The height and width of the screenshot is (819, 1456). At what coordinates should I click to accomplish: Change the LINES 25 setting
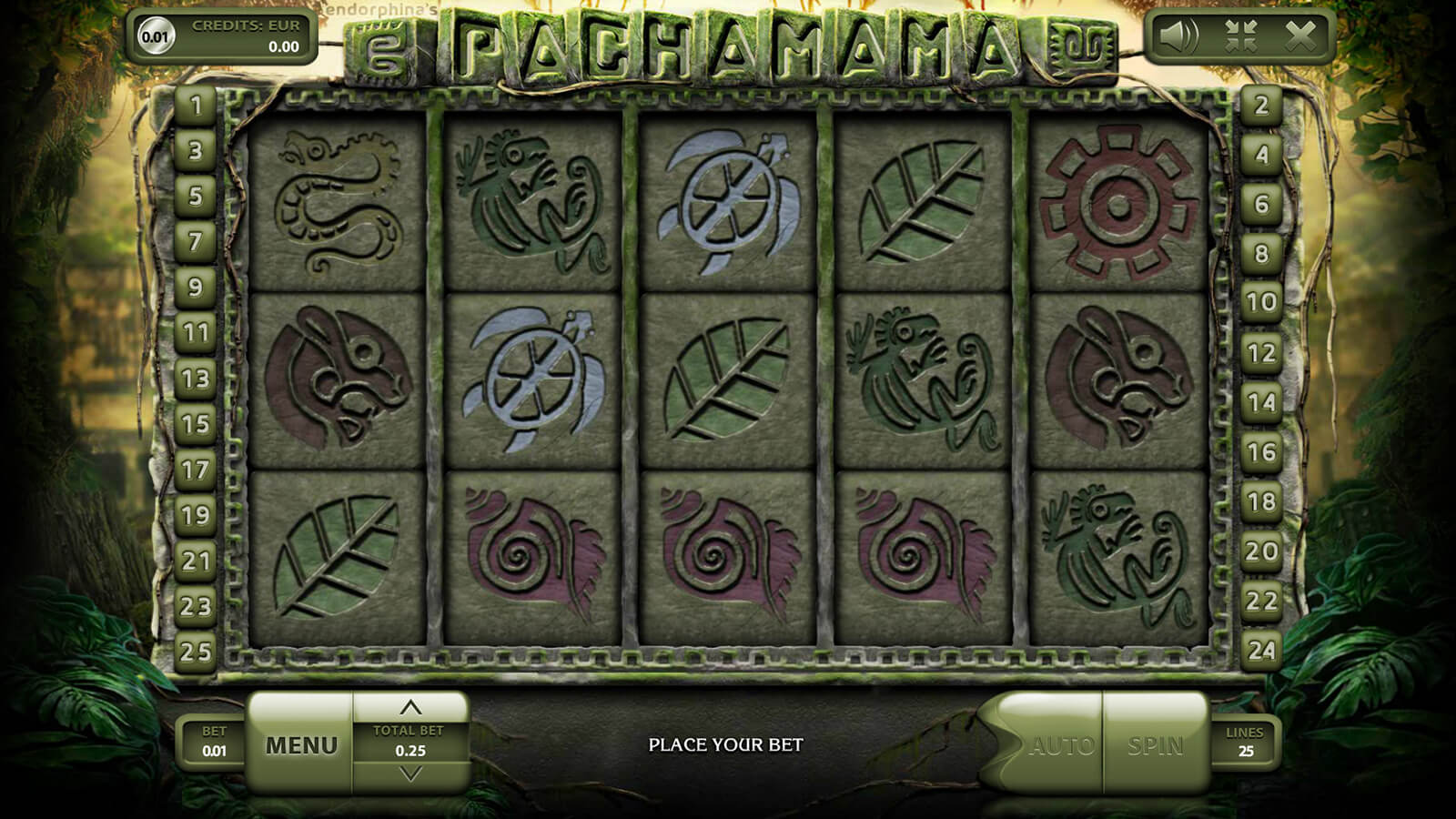click(1245, 742)
